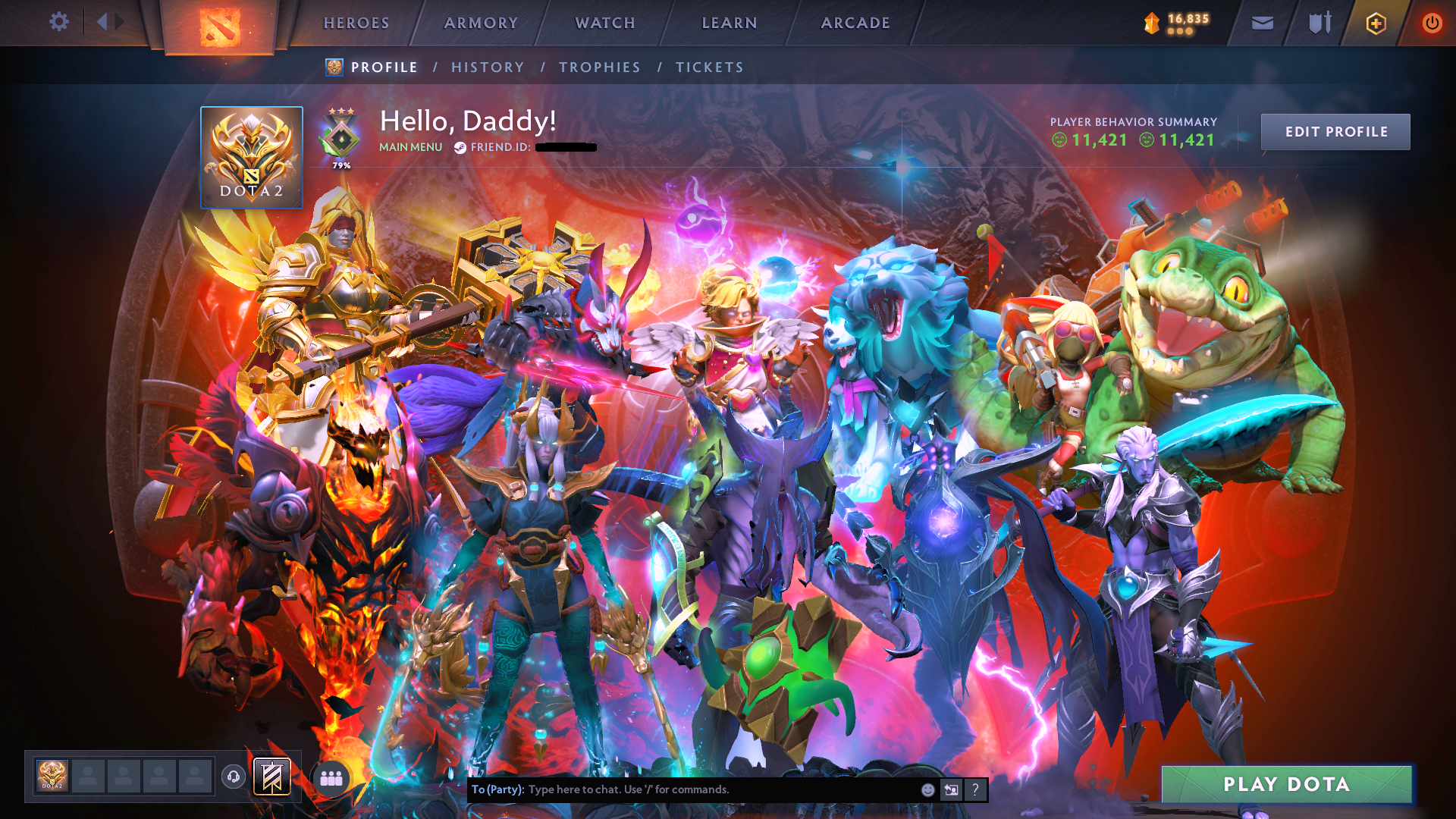This screenshot has width=1456, height=819.
Task: Open the WATCH menu
Action: pyautogui.click(x=604, y=23)
